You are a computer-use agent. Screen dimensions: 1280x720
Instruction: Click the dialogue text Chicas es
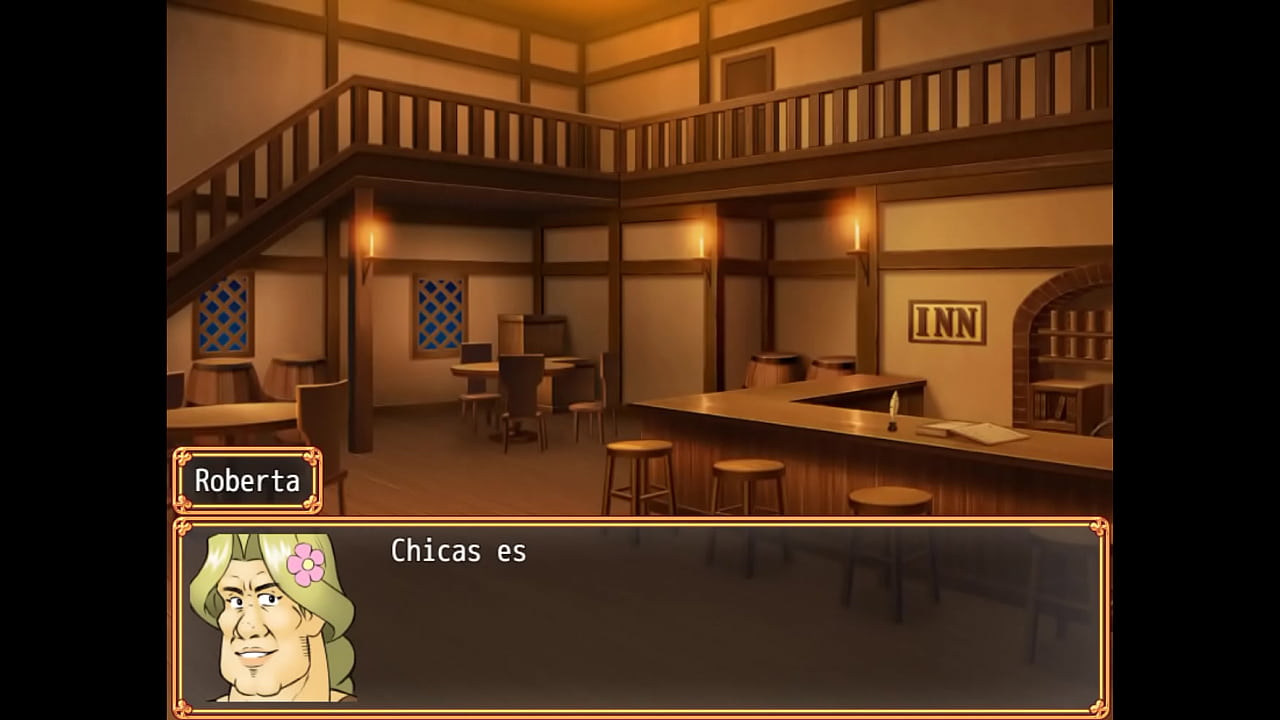point(458,551)
